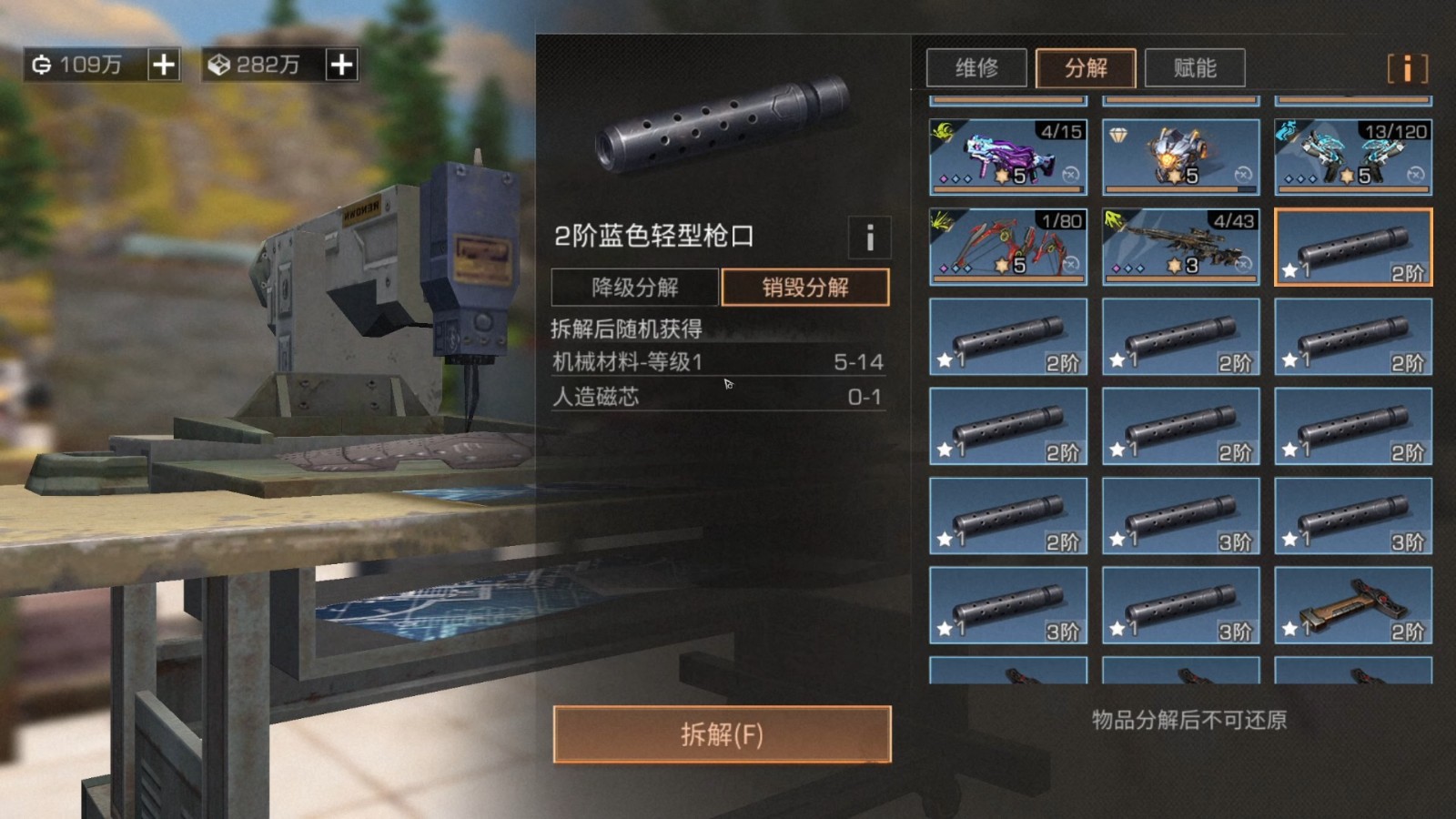Viewport: 1456px width, 819px height.
Task: Select the purple weapon with 4/15 count
Action: [1008, 157]
